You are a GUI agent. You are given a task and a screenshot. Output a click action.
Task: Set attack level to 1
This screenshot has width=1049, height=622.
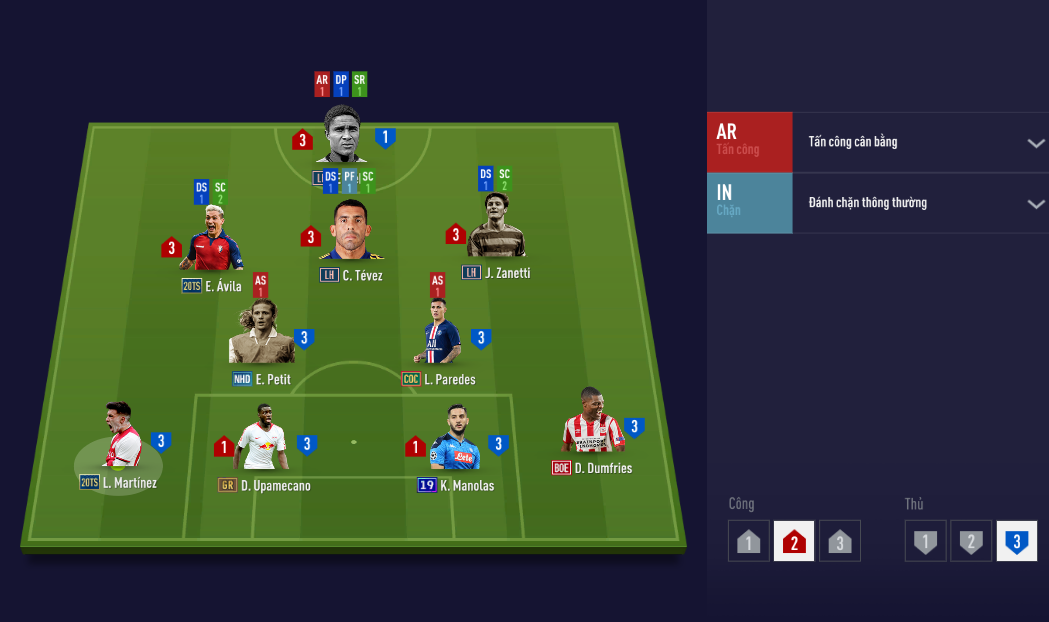(749, 542)
